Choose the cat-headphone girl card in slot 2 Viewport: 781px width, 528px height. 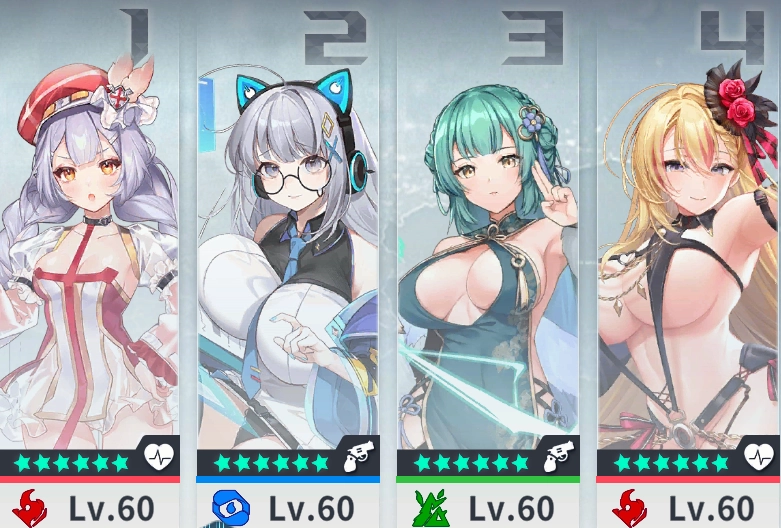click(x=288, y=250)
